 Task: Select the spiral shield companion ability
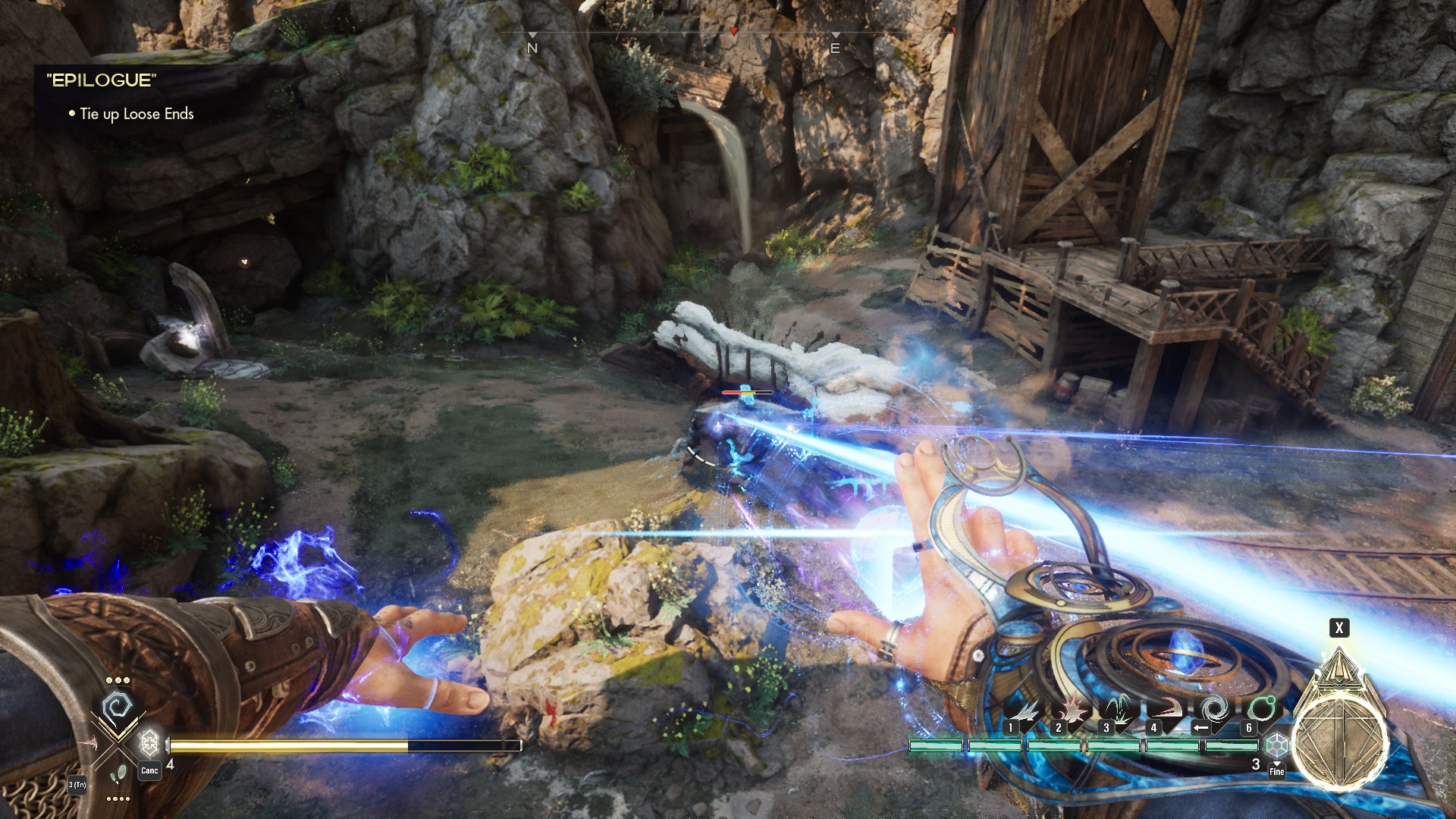tap(118, 708)
